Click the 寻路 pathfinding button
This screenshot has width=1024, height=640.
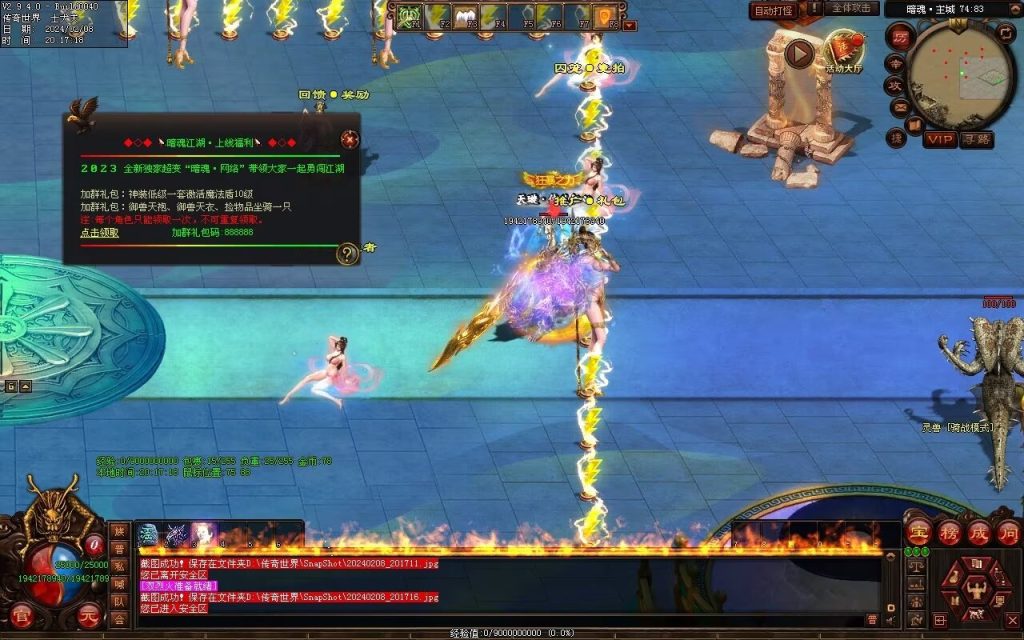(x=976, y=139)
